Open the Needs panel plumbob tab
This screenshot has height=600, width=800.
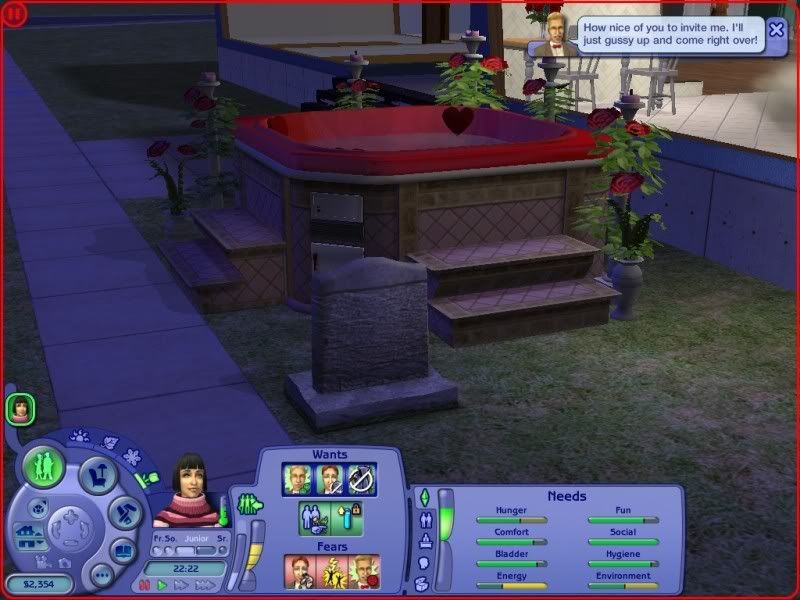[423, 497]
